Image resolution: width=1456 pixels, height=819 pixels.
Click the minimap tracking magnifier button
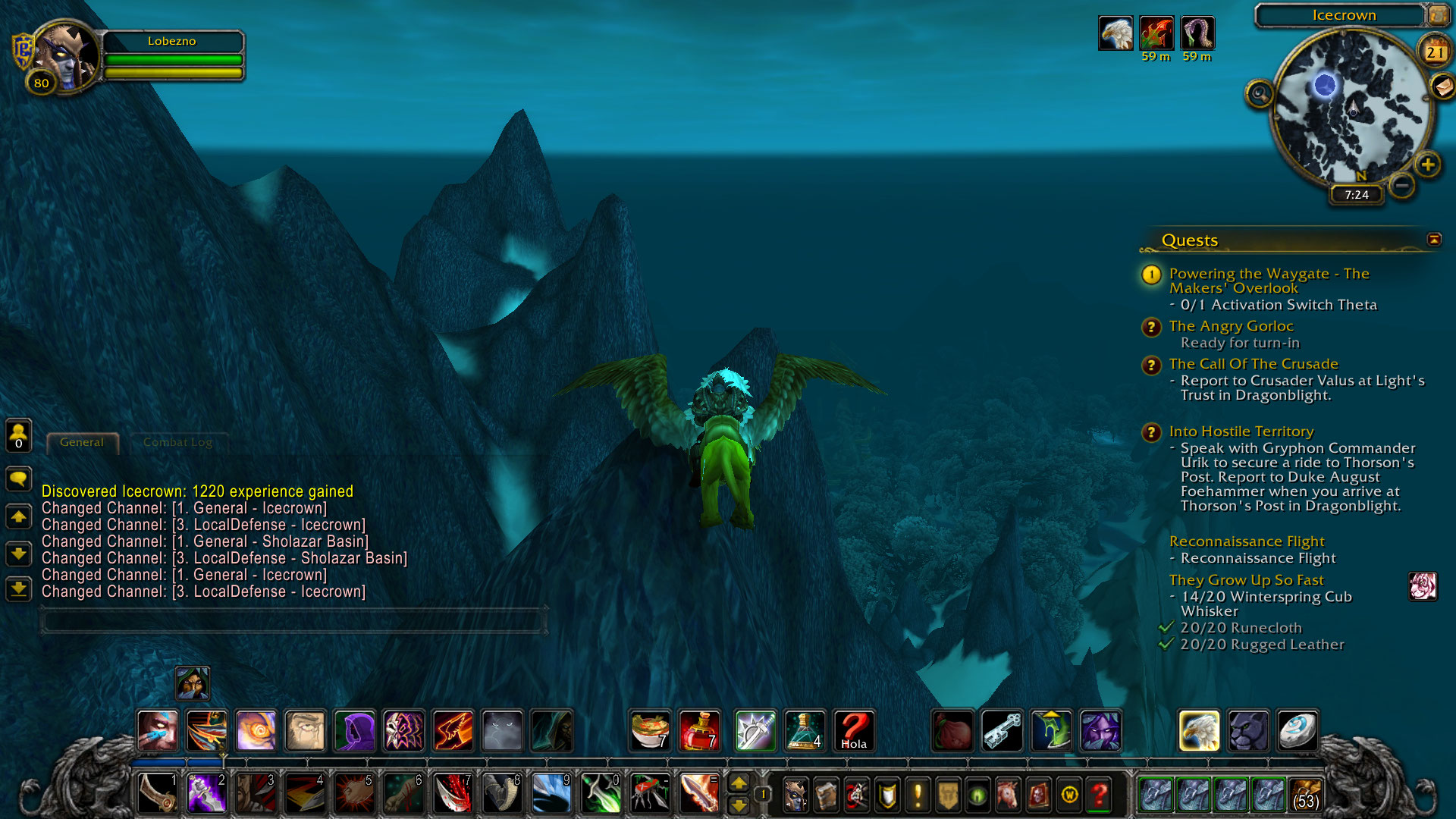coord(1260,94)
